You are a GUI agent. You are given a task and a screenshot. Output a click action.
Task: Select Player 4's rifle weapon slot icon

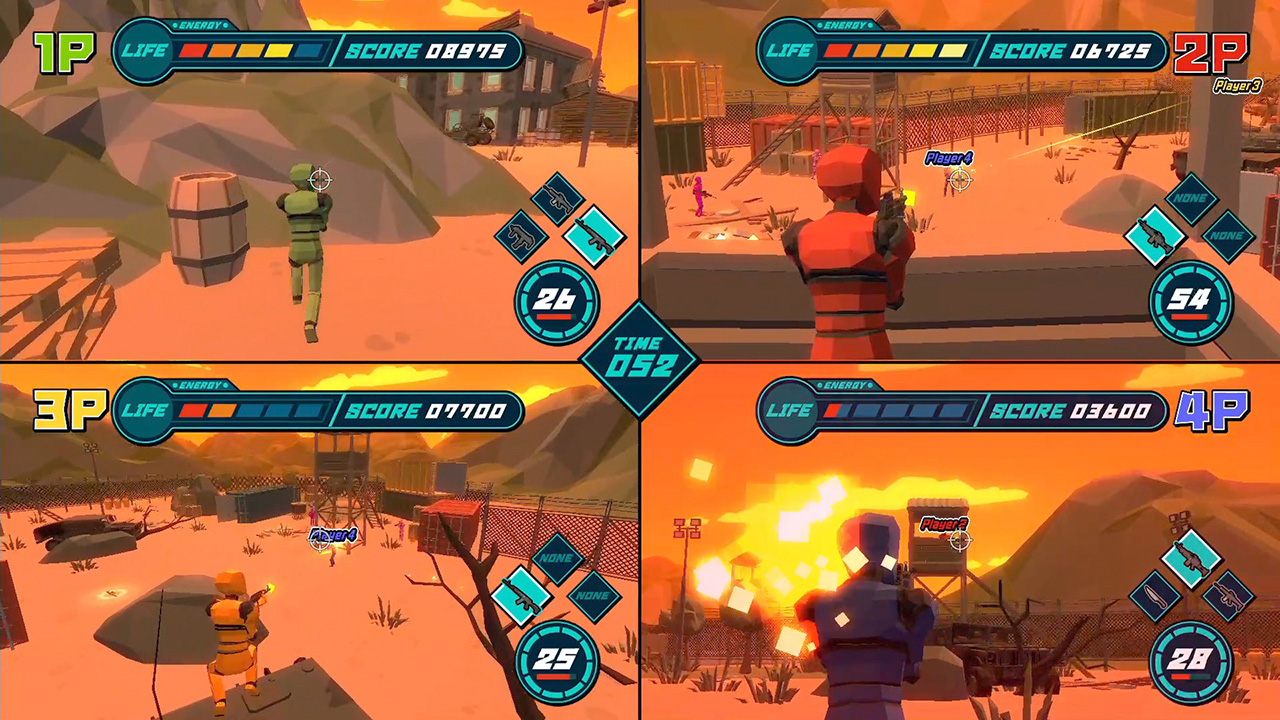1228,595
